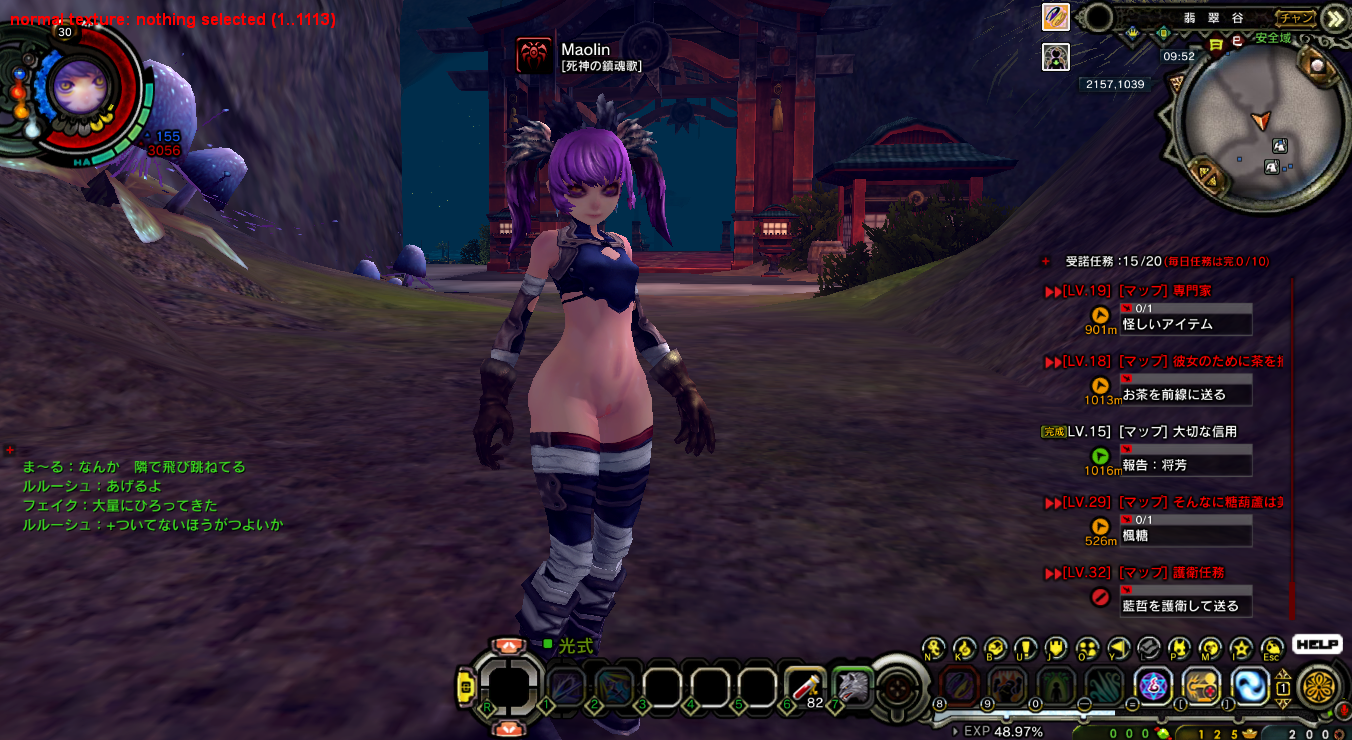
Task: Click the green navigate arrow for 報告：将芳
Action: (1100, 457)
